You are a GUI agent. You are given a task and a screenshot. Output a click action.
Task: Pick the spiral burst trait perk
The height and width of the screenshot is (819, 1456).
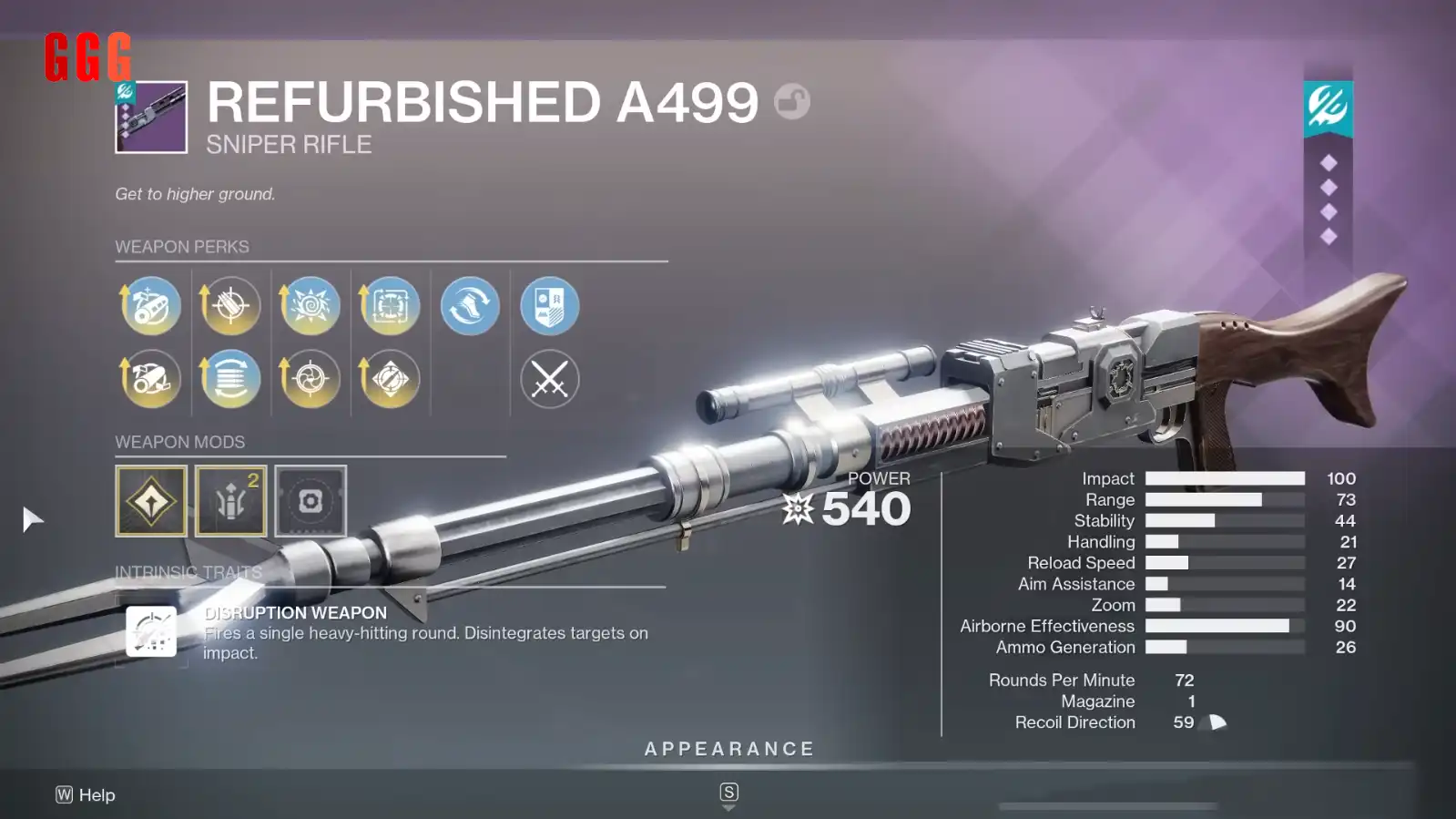(311, 306)
